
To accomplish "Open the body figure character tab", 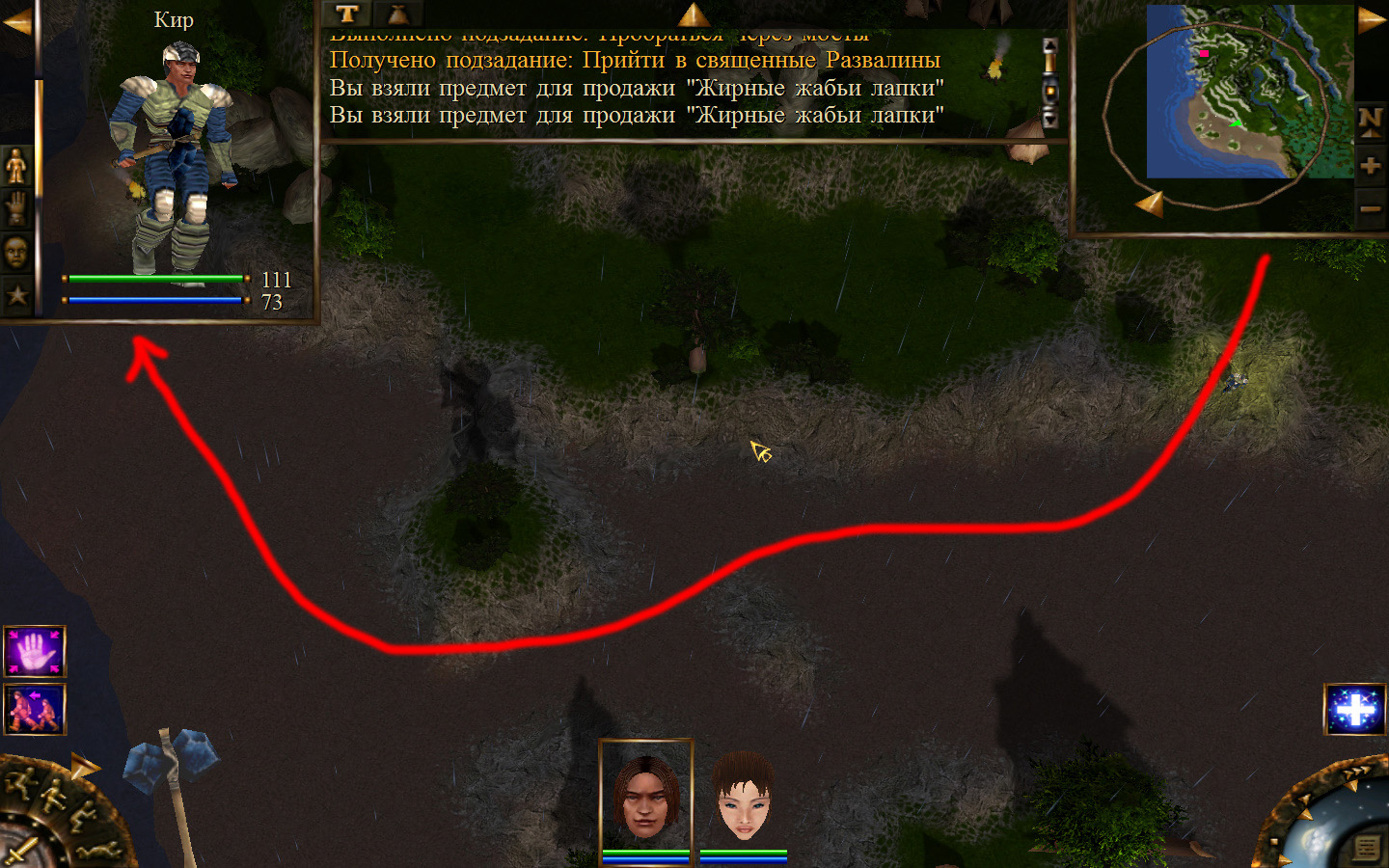I will [x=16, y=167].
